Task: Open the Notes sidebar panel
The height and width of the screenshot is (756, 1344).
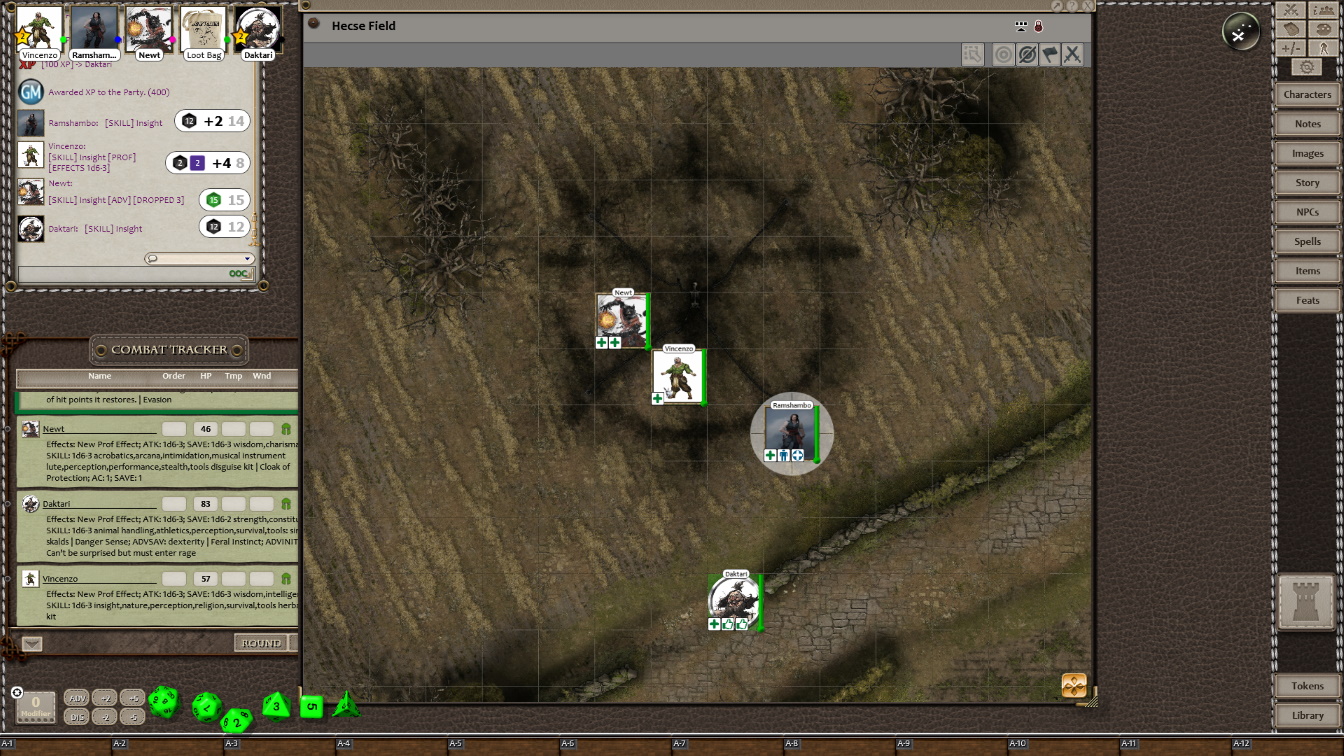Action: (1307, 124)
